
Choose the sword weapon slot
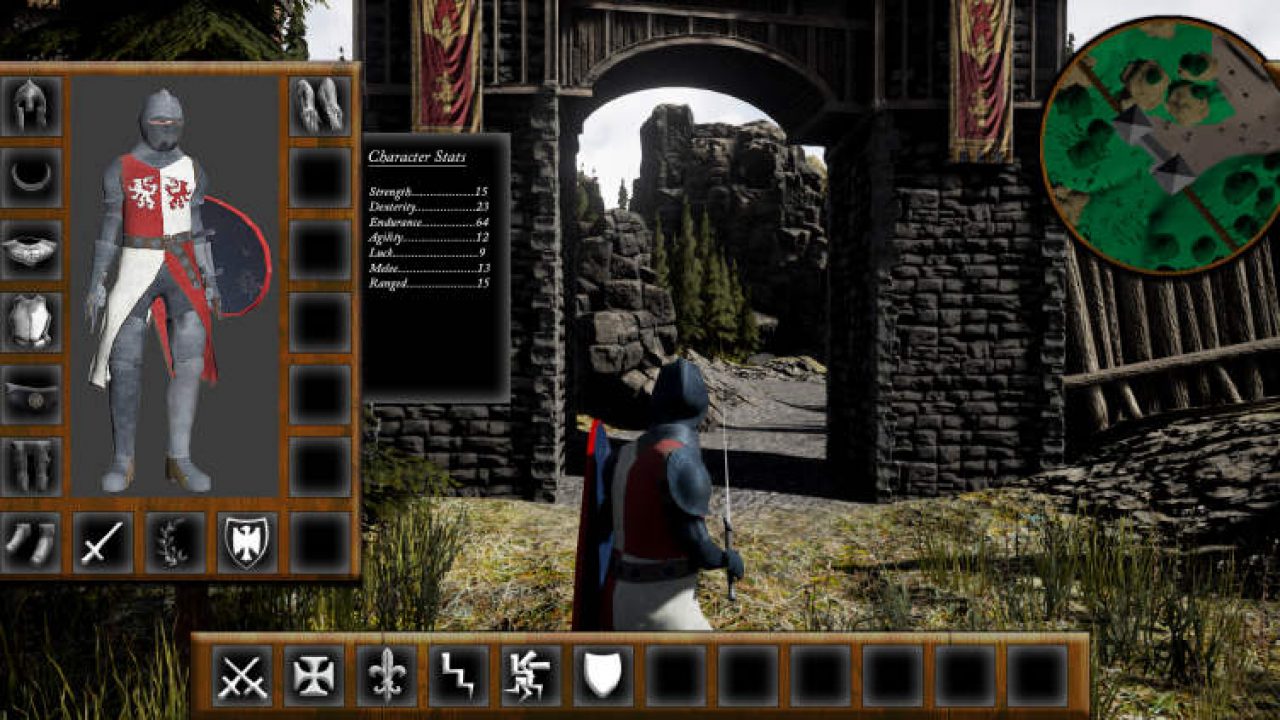103,542
